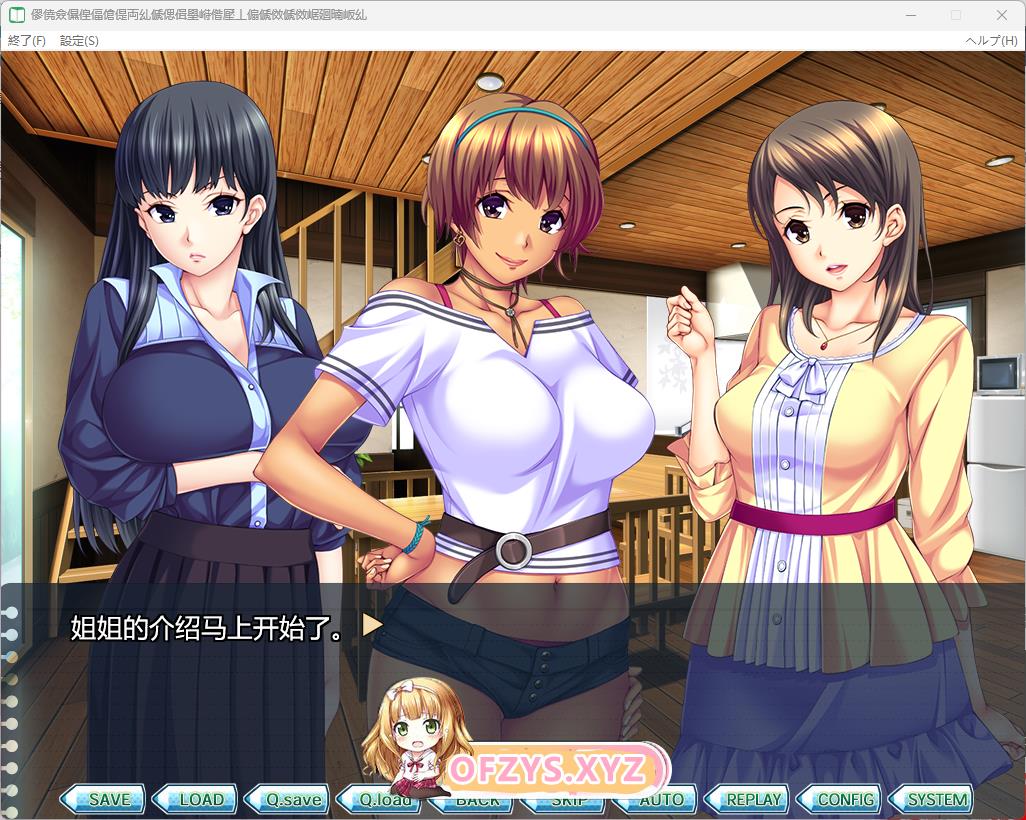Open the LOAD menu
The image size is (1026, 820).
click(x=197, y=800)
